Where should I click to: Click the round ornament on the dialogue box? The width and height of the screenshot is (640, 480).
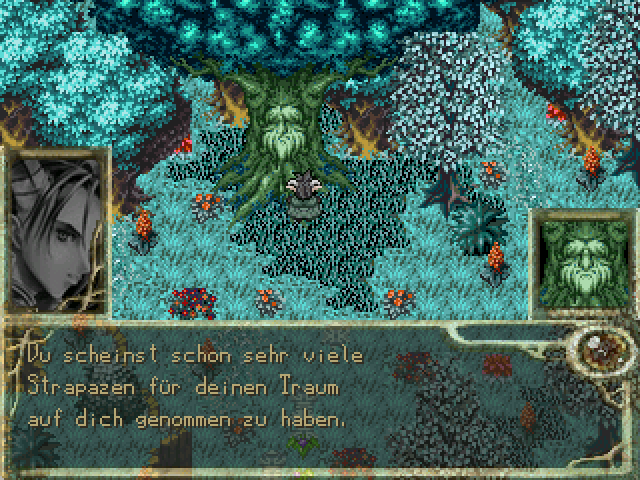(600, 349)
